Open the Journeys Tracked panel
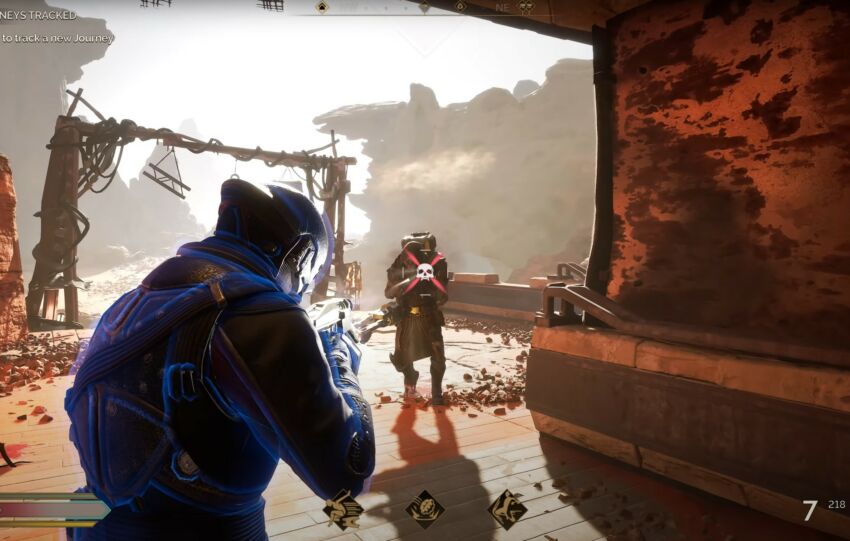Viewport: 850px width, 541px height. 38,15
